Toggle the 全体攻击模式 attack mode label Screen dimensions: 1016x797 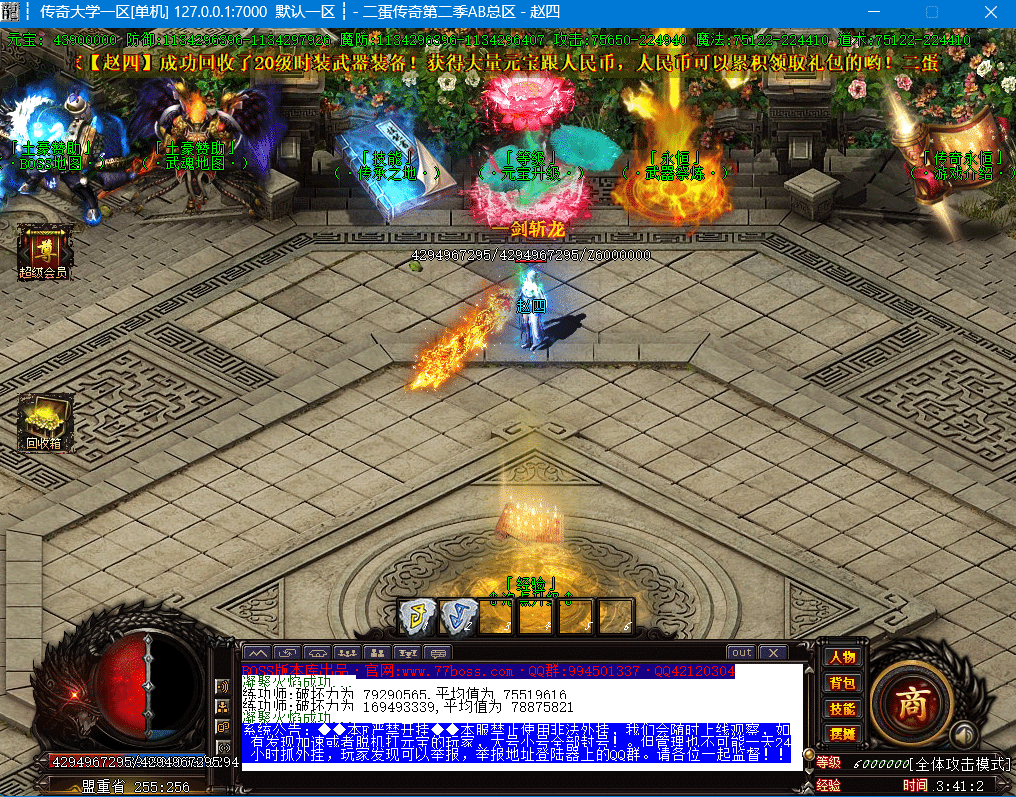(x=958, y=764)
